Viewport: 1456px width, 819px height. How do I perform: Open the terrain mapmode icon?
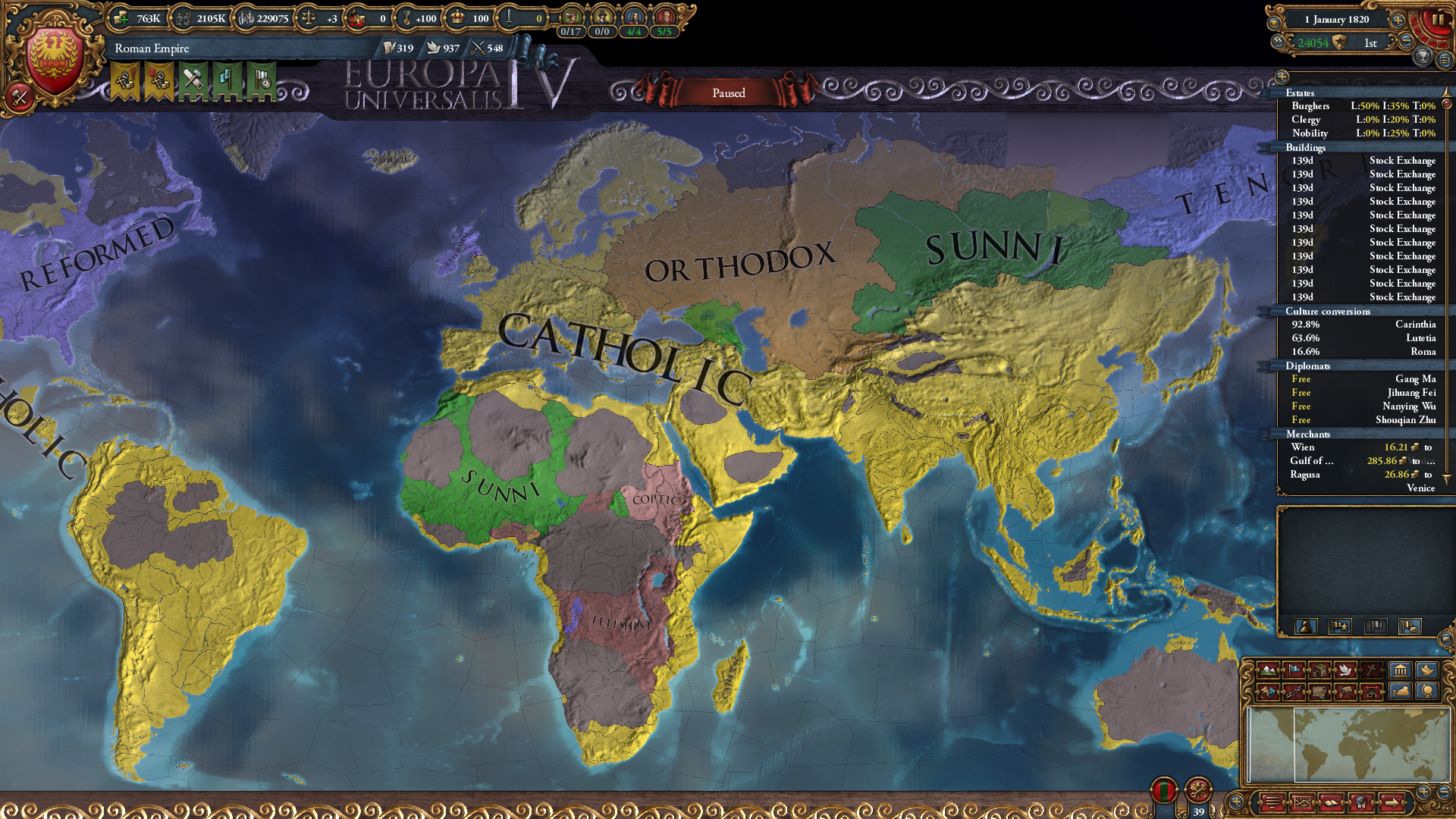[1267, 670]
